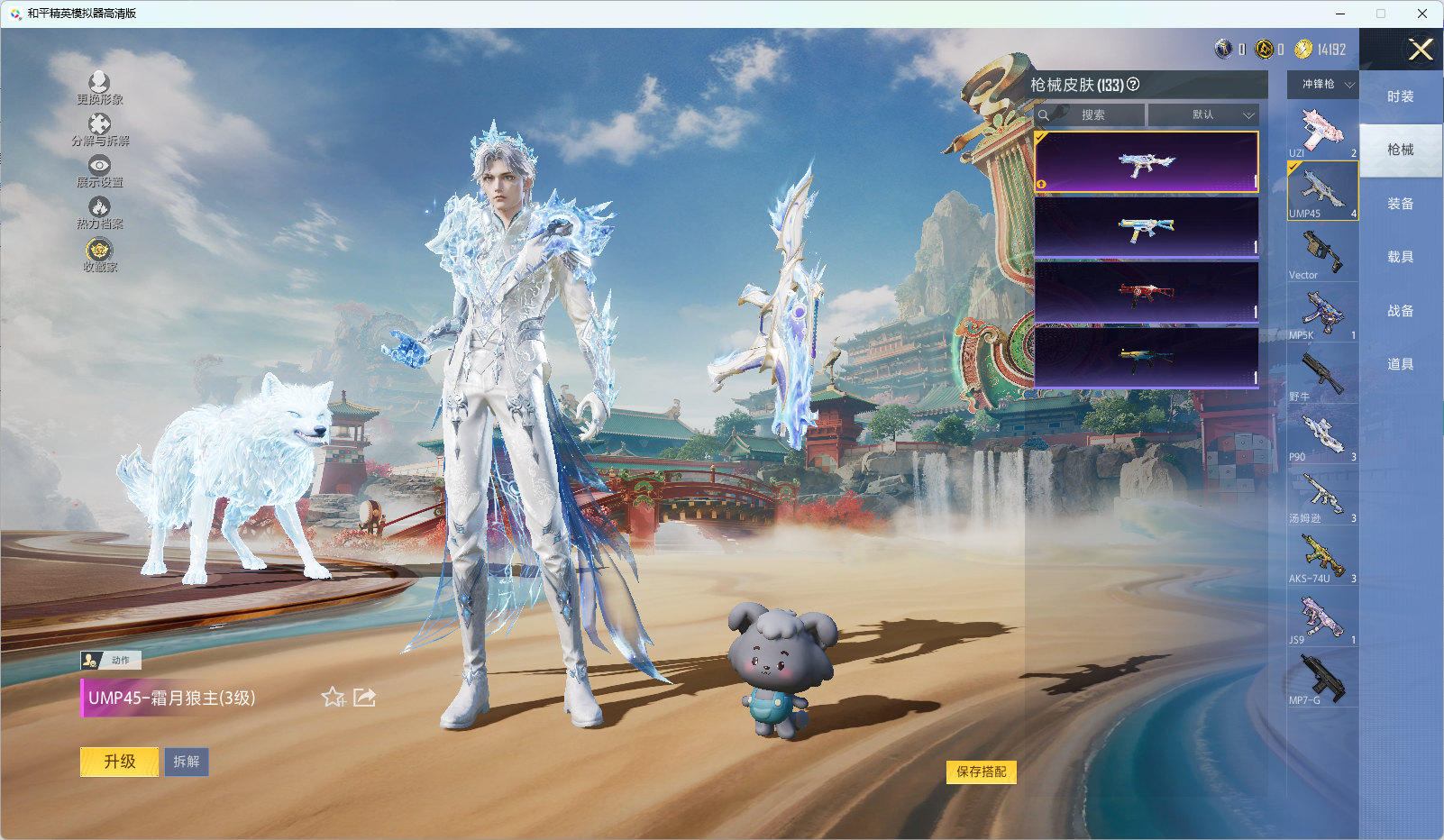Close the wardrobe with the X button
Screen dimensions: 1444x840
pyautogui.click(x=1421, y=50)
